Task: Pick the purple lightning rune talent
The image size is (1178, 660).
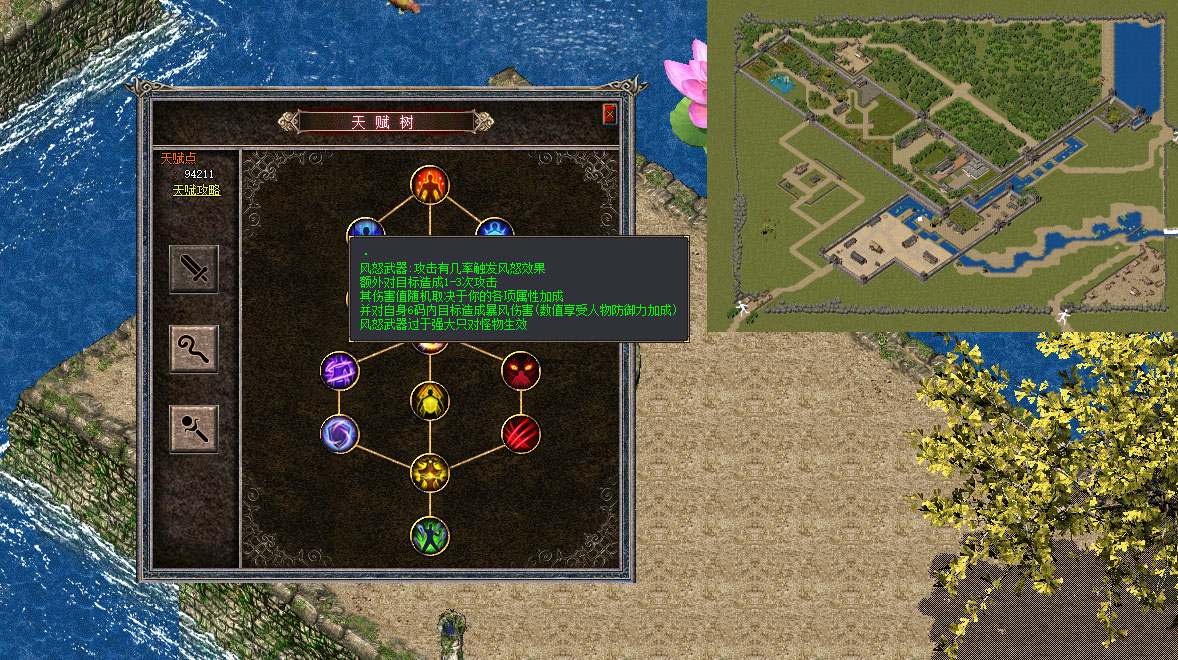Action: [339, 371]
